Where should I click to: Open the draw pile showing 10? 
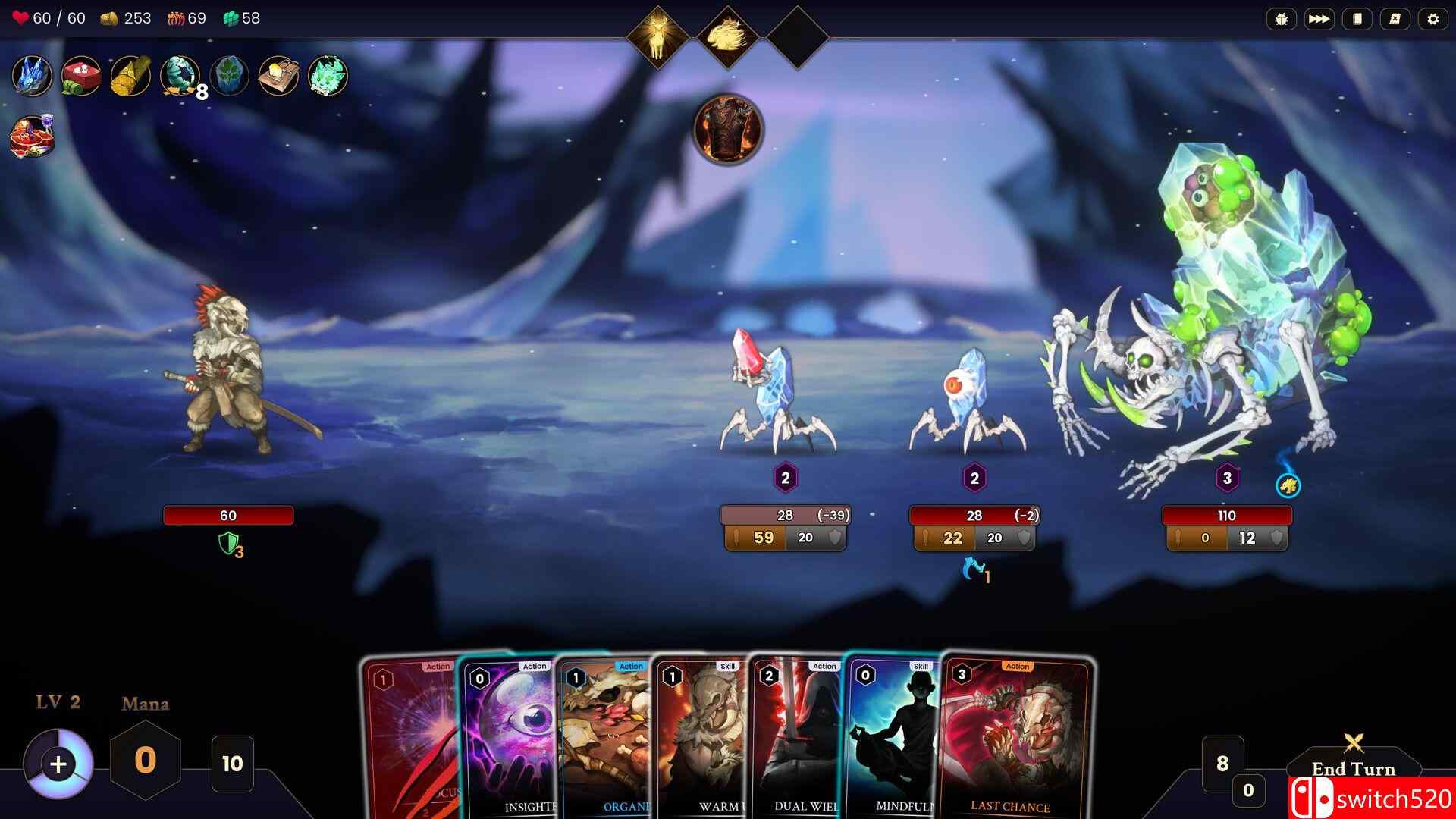(232, 762)
